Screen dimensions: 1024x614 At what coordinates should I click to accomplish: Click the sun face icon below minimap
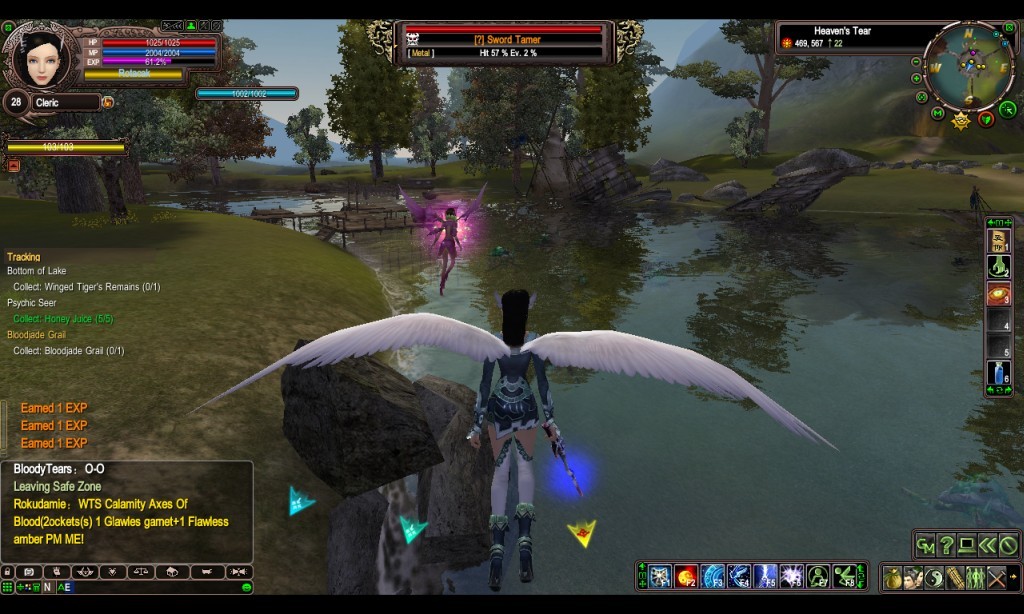coord(962,122)
